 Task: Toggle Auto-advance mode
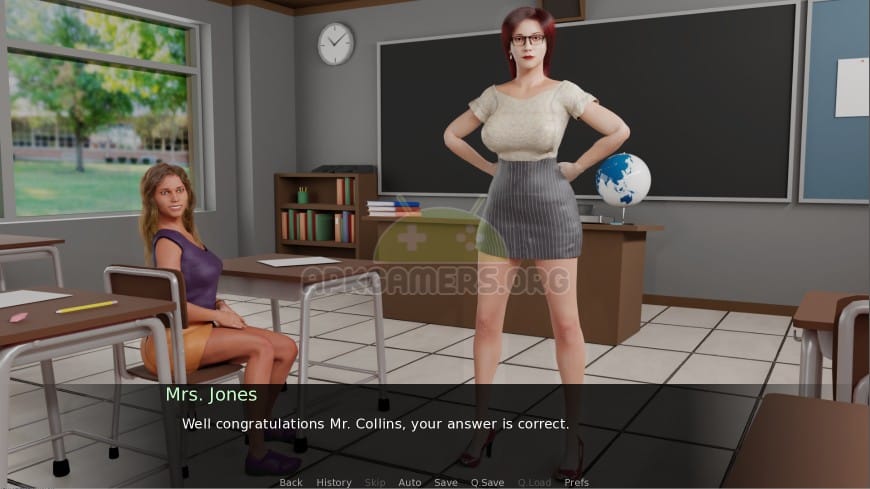(x=410, y=482)
